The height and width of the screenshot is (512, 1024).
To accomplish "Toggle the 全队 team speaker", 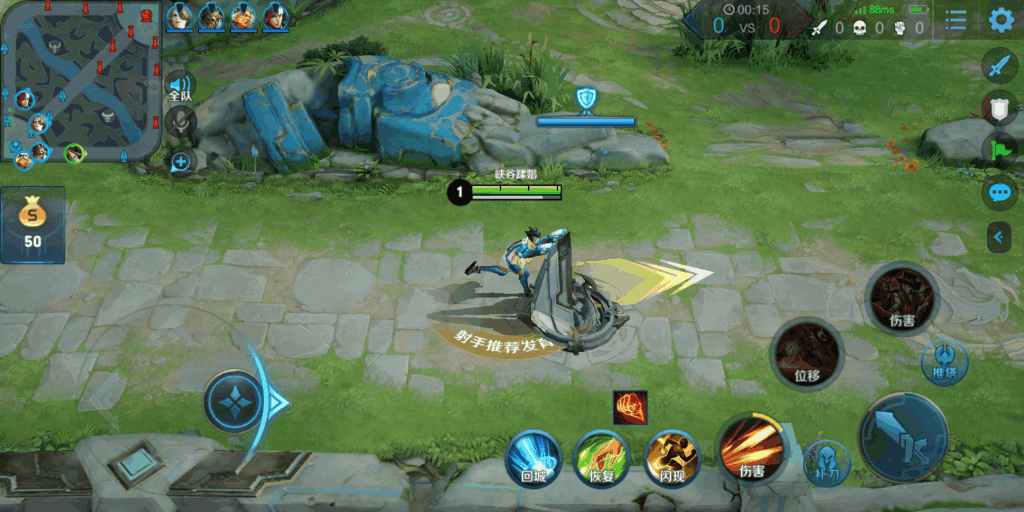I will pos(180,86).
